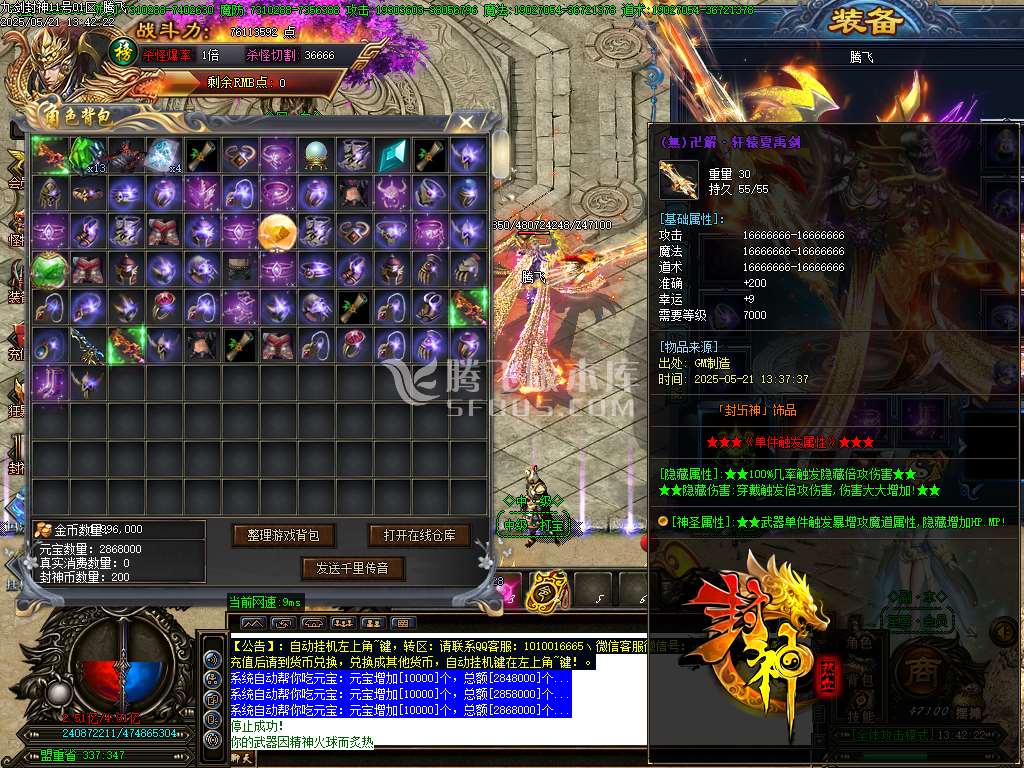This screenshot has height=768, width=1024.
Task: Select the blue lightning sword item
Action: [x=87, y=346]
